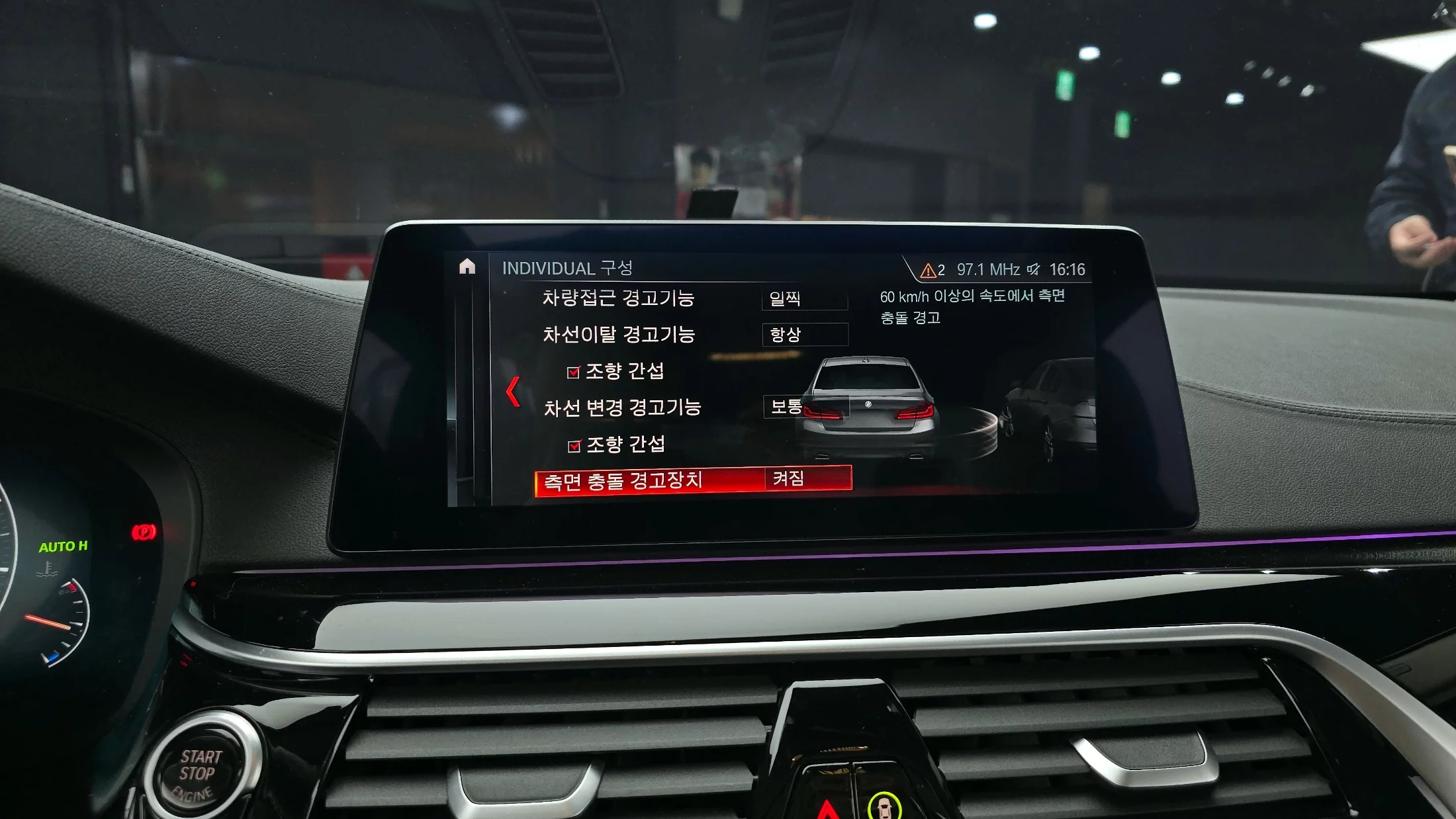Viewport: 1456px width, 819px height.
Task: Open the warning triangle notifications
Action: tap(931, 270)
